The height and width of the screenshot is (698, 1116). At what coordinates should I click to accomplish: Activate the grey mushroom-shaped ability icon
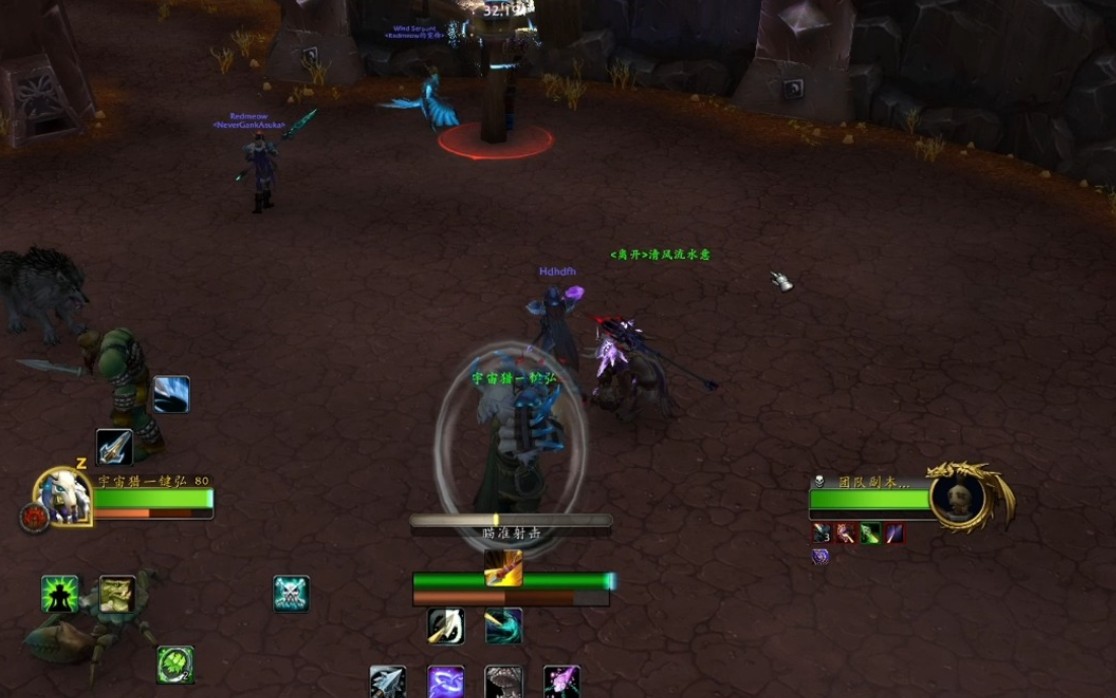click(503, 683)
